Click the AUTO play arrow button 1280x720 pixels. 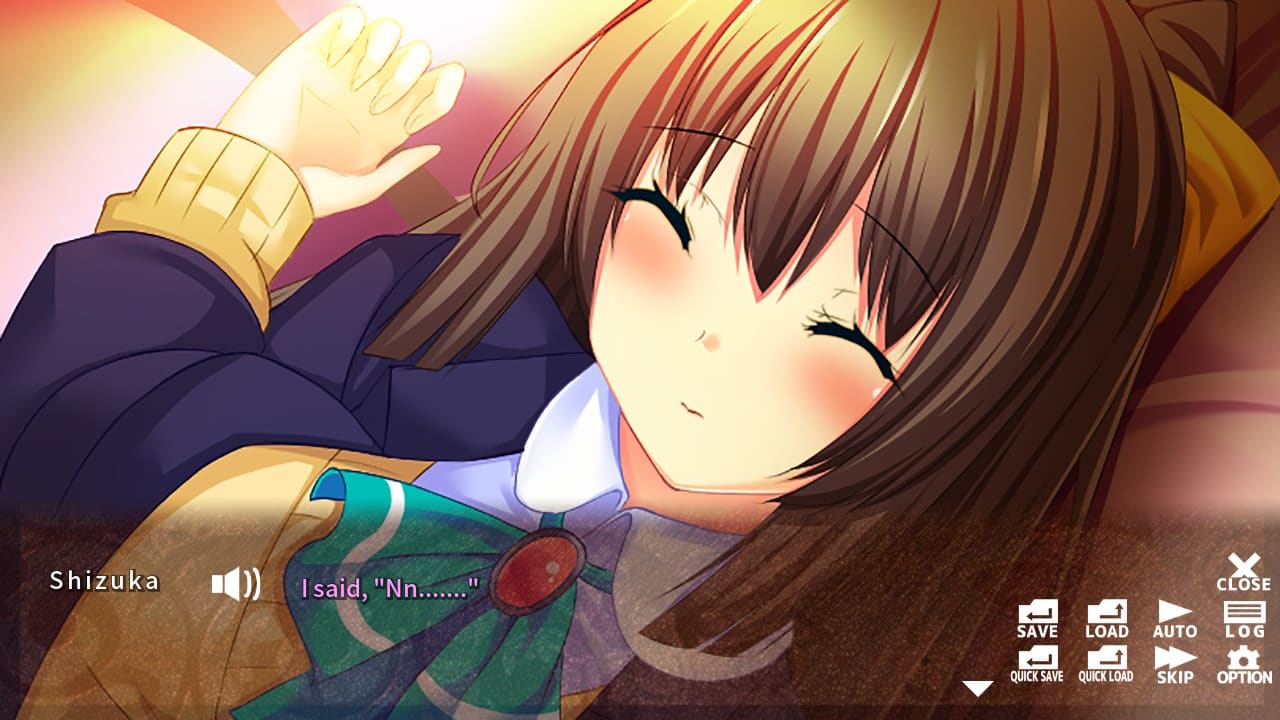[x=1173, y=614]
